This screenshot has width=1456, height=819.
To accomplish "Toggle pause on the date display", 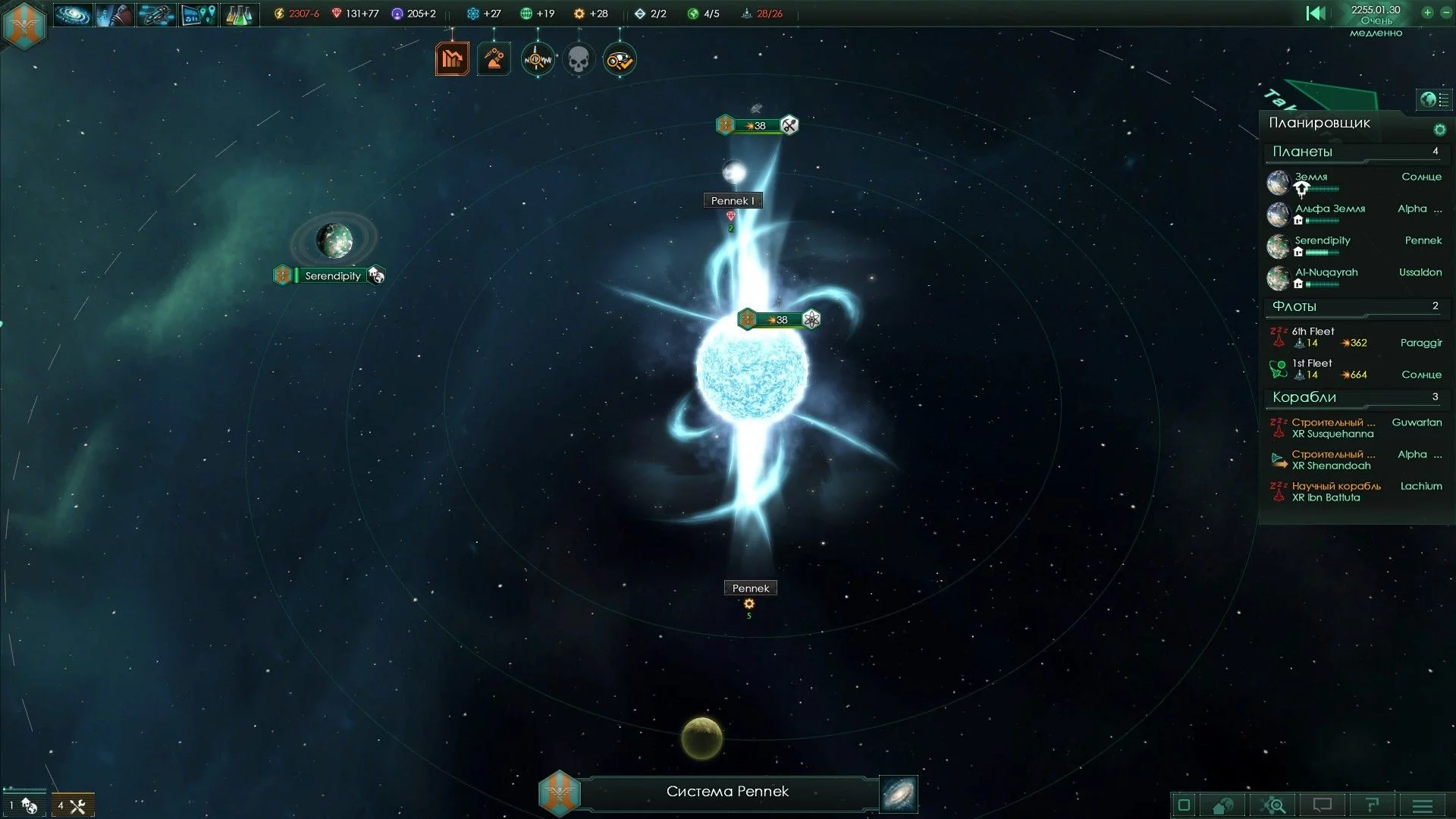I will point(1376,11).
